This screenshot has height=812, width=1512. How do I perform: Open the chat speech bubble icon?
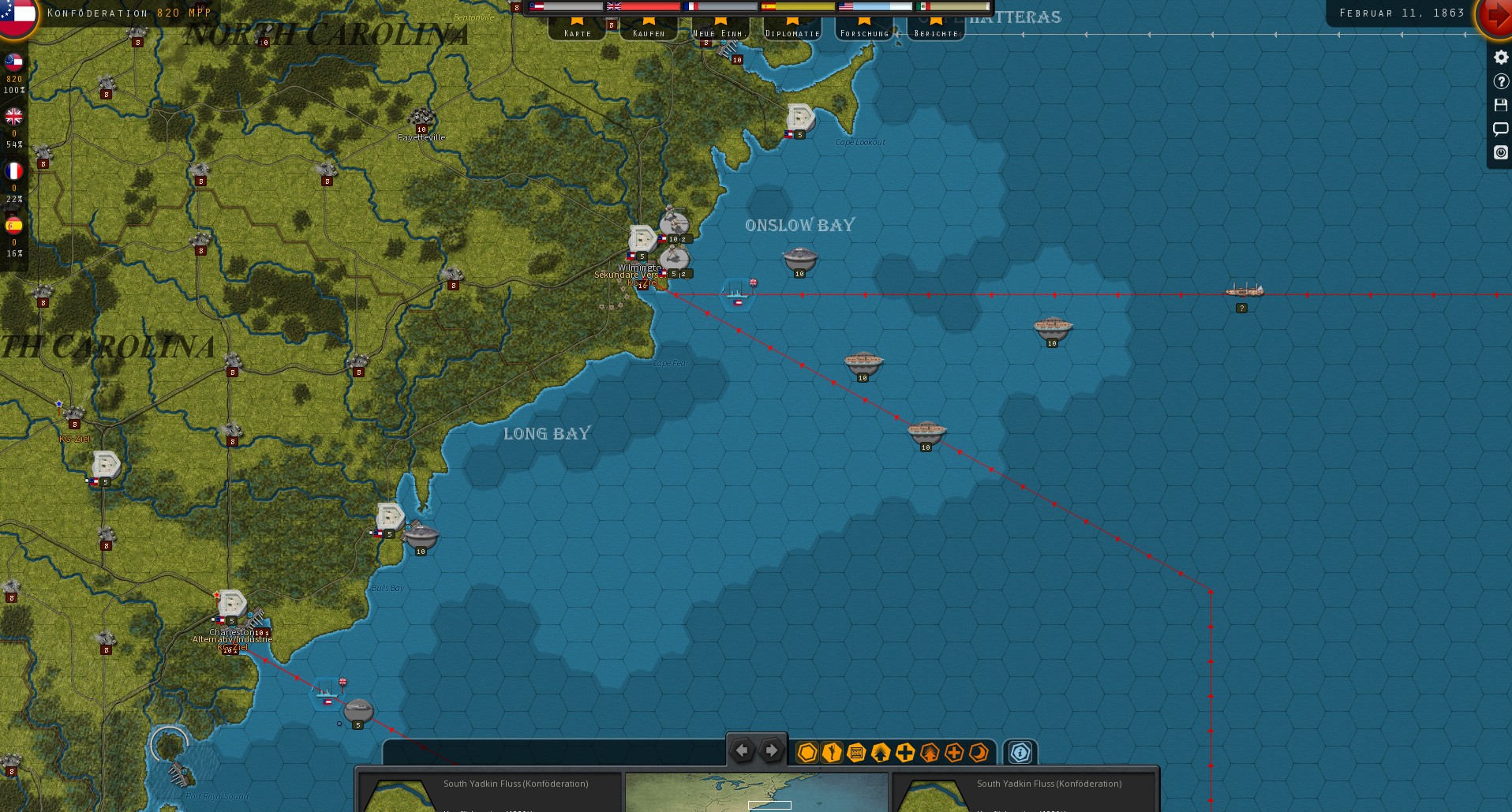(x=1500, y=129)
